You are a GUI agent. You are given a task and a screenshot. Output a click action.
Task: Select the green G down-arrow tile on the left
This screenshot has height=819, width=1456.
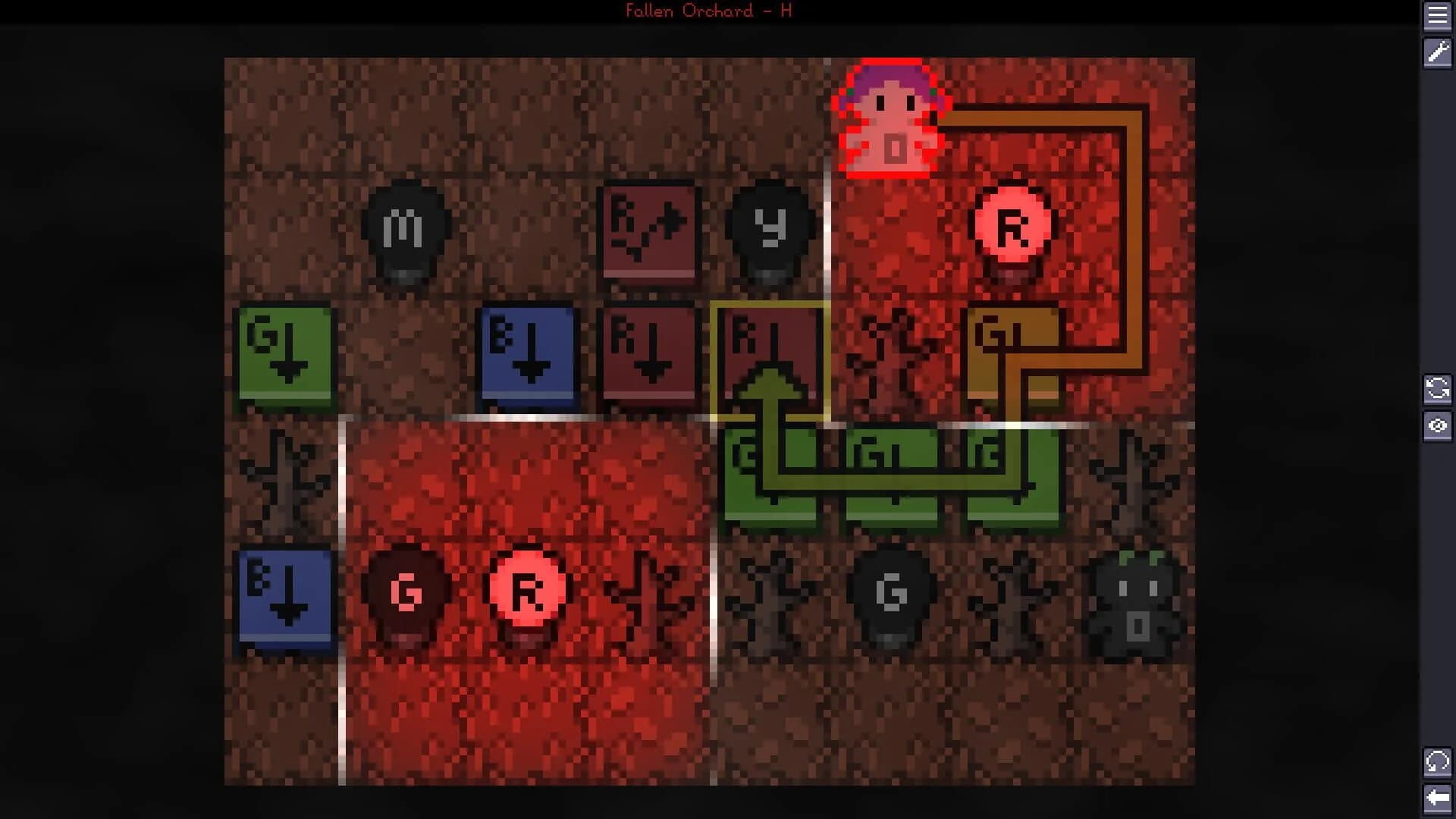pyautogui.click(x=284, y=353)
